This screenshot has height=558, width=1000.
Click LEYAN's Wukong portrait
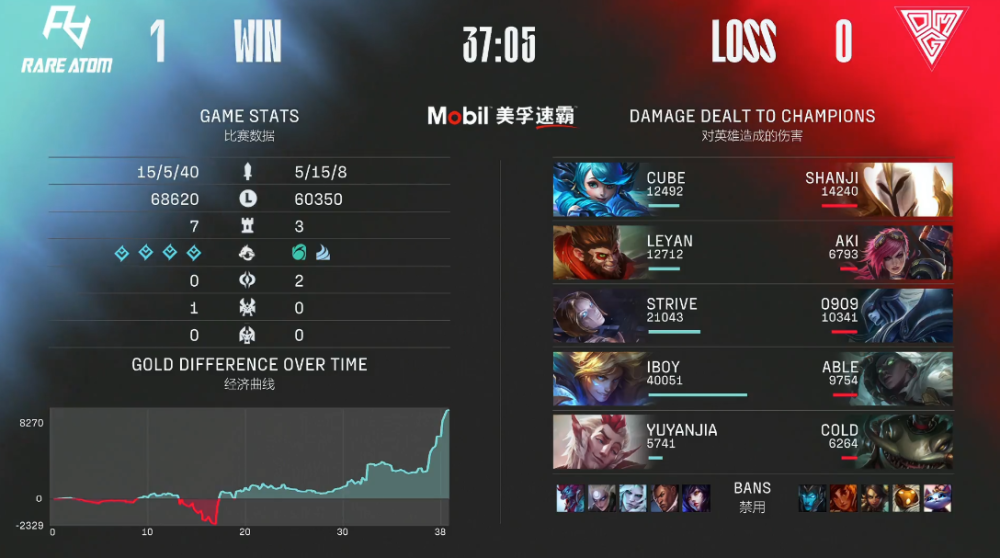pyautogui.click(x=597, y=252)
